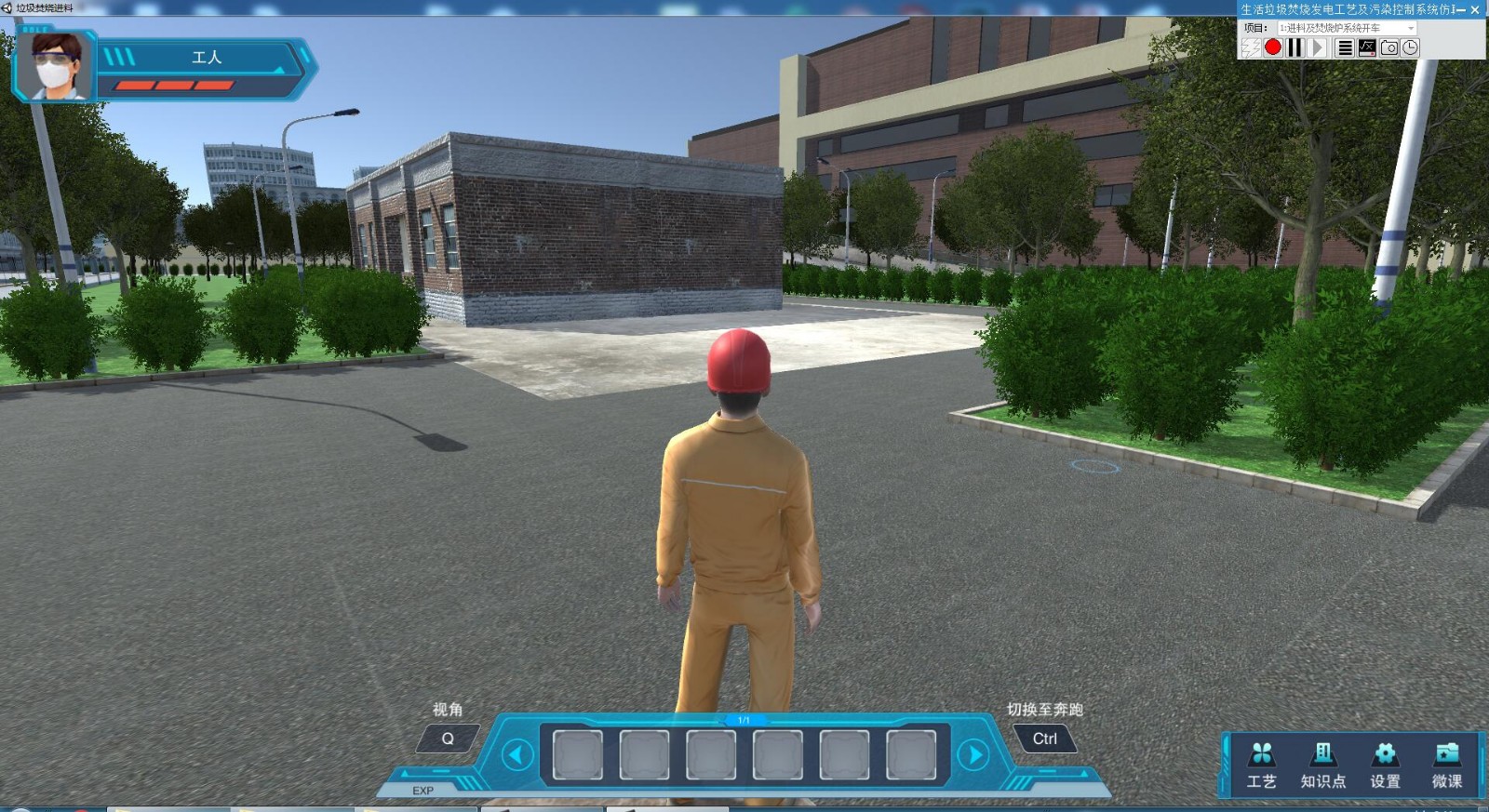Open the list lines toolbar button
Viewport: 1489px width, 812px height.
[x=1345, y=47]
